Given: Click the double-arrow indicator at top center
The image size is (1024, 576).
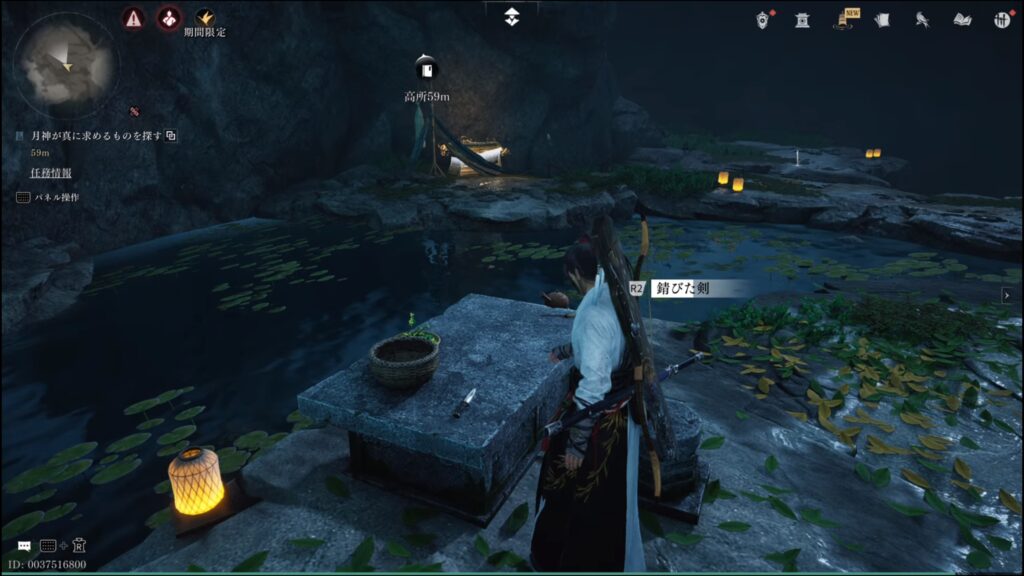Looking at the screenshot, I should pos(512,17).
